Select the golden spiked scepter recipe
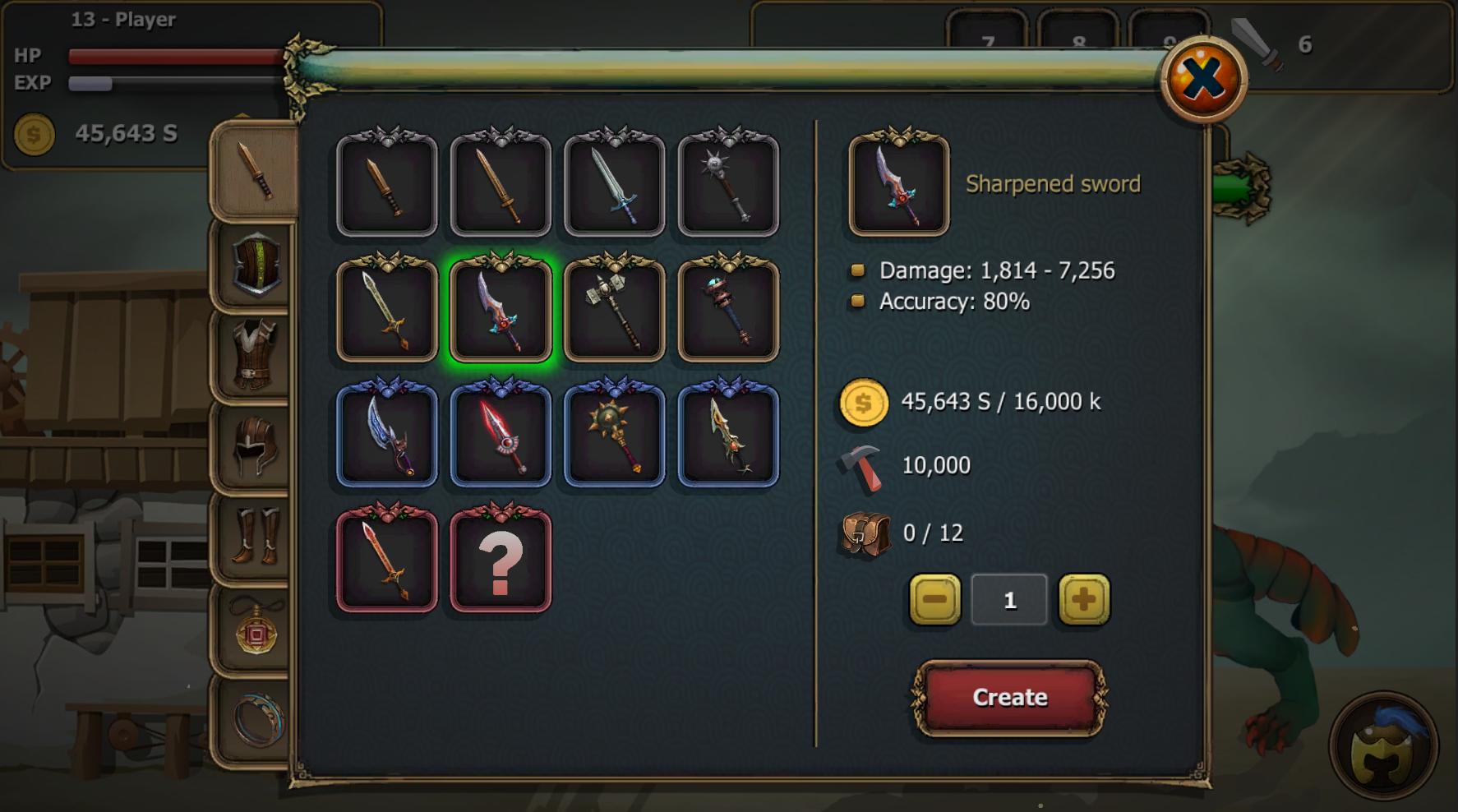 point(612,437)
